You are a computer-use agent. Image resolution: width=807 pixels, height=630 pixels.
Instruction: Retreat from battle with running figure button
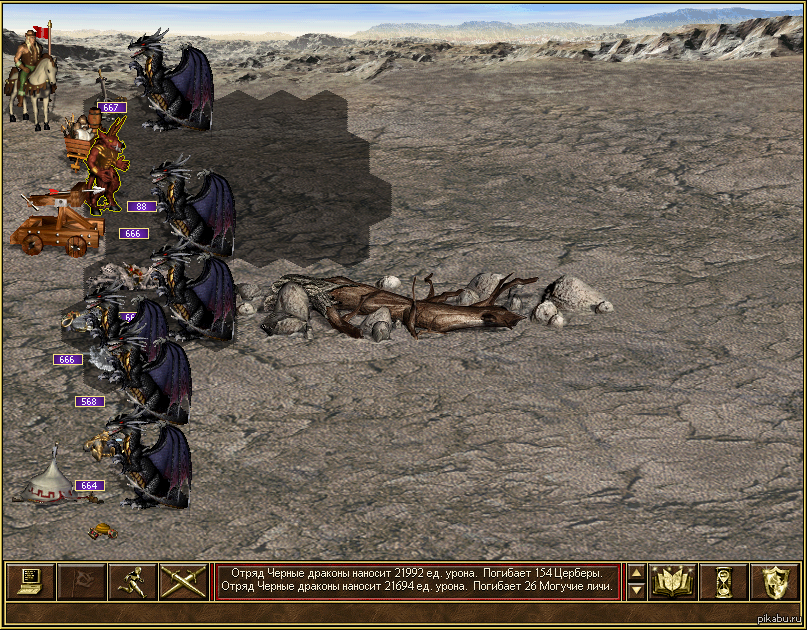pos(132,581)
